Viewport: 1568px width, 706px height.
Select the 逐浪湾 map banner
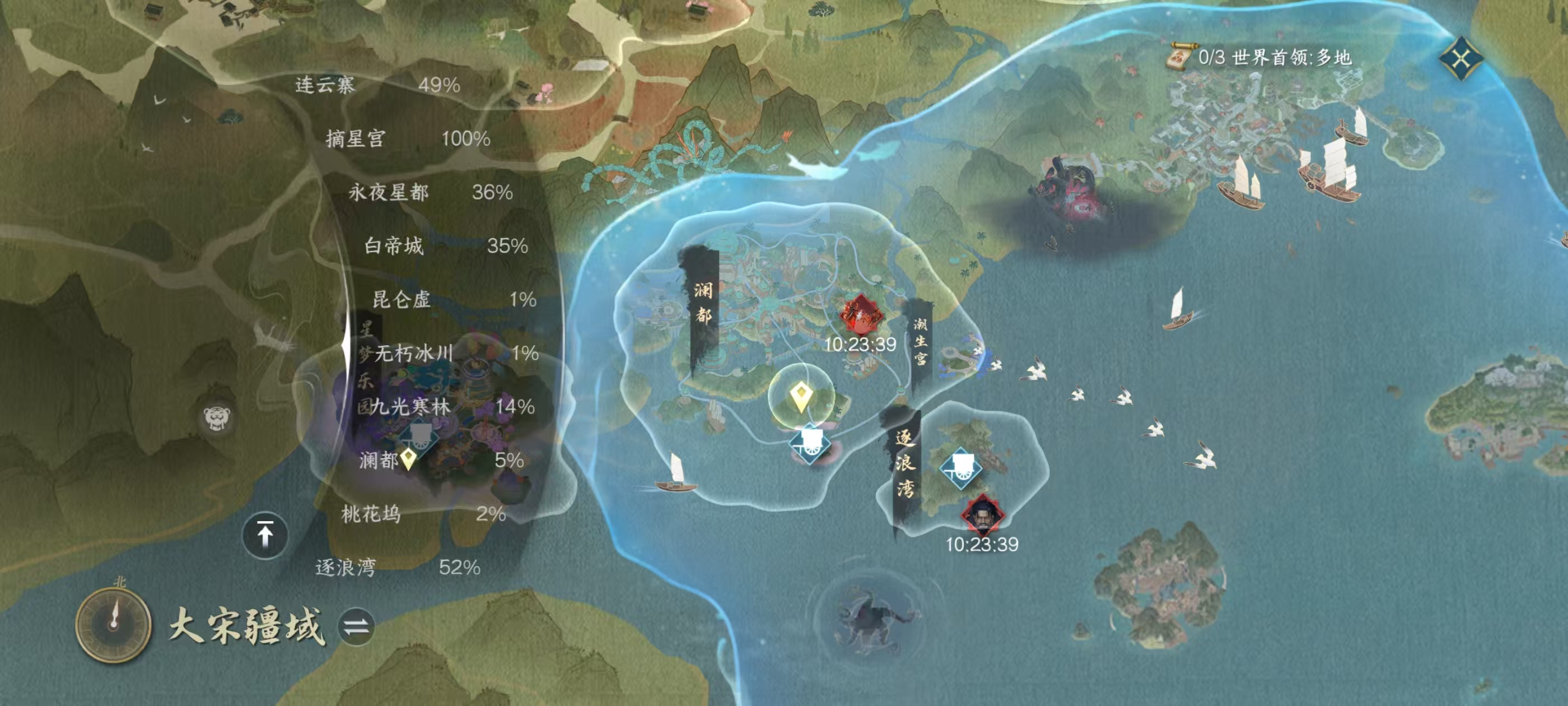(904, 463)
